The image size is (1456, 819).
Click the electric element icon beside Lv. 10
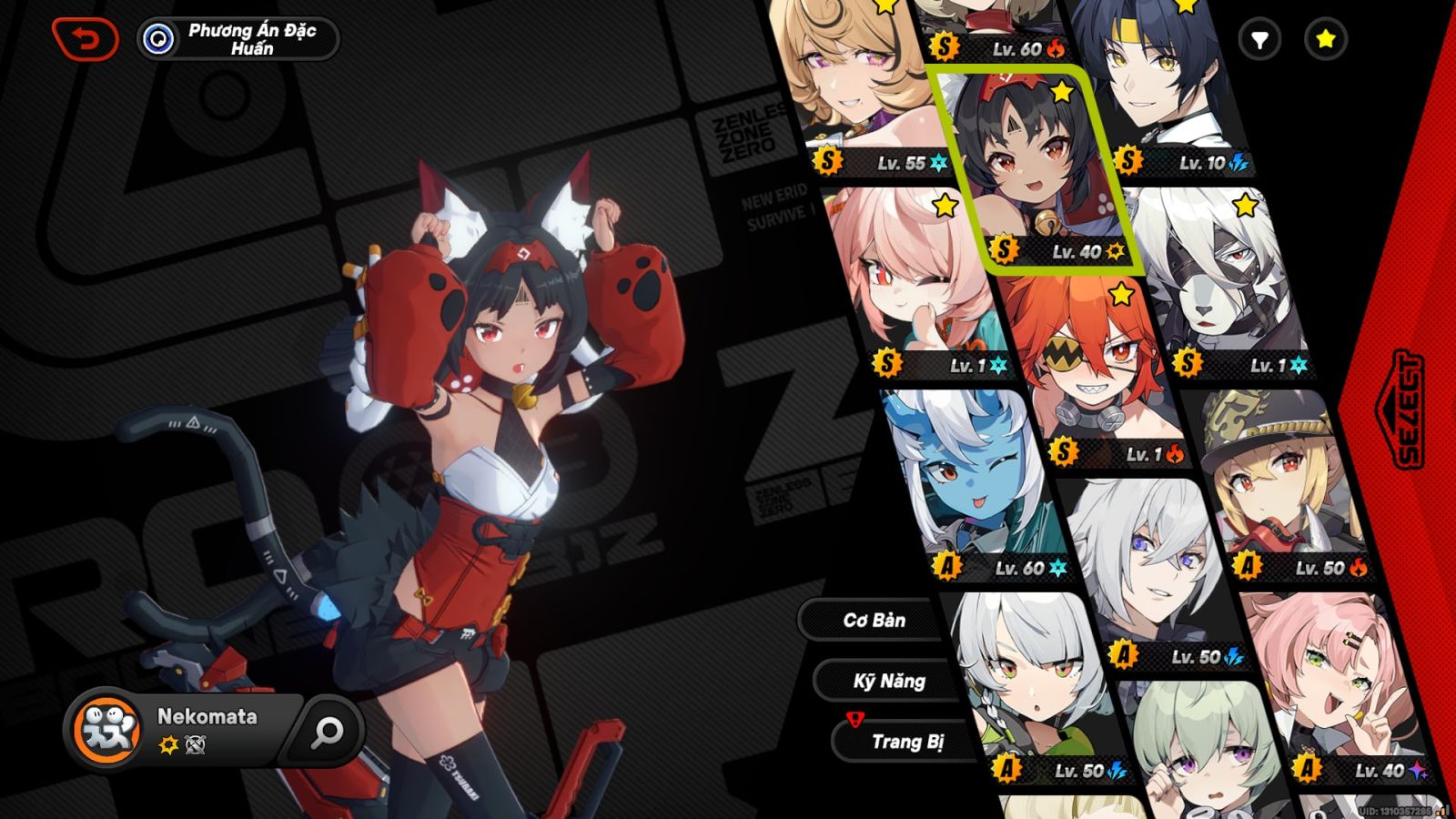1238,160
